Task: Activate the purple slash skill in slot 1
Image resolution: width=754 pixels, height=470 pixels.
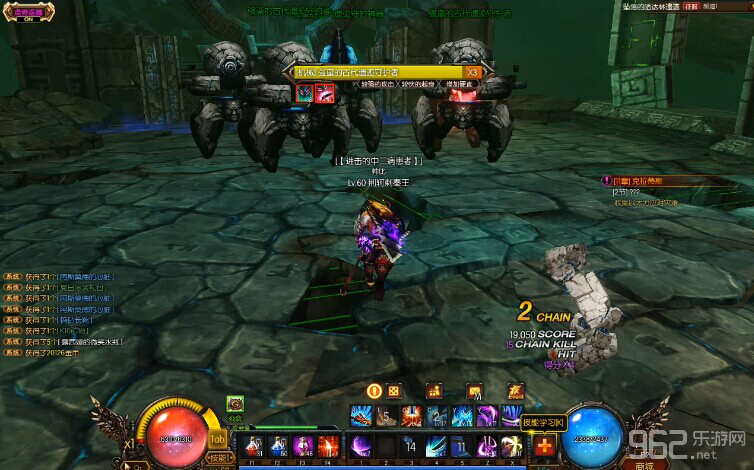Action: [x=359, y=446]
